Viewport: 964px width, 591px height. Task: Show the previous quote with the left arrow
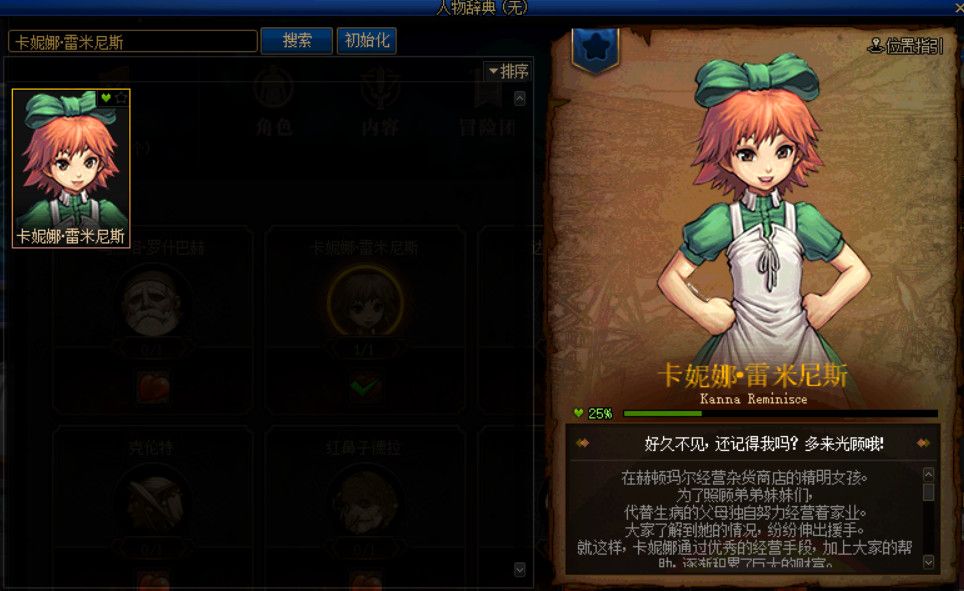click(x=583, y=442)
